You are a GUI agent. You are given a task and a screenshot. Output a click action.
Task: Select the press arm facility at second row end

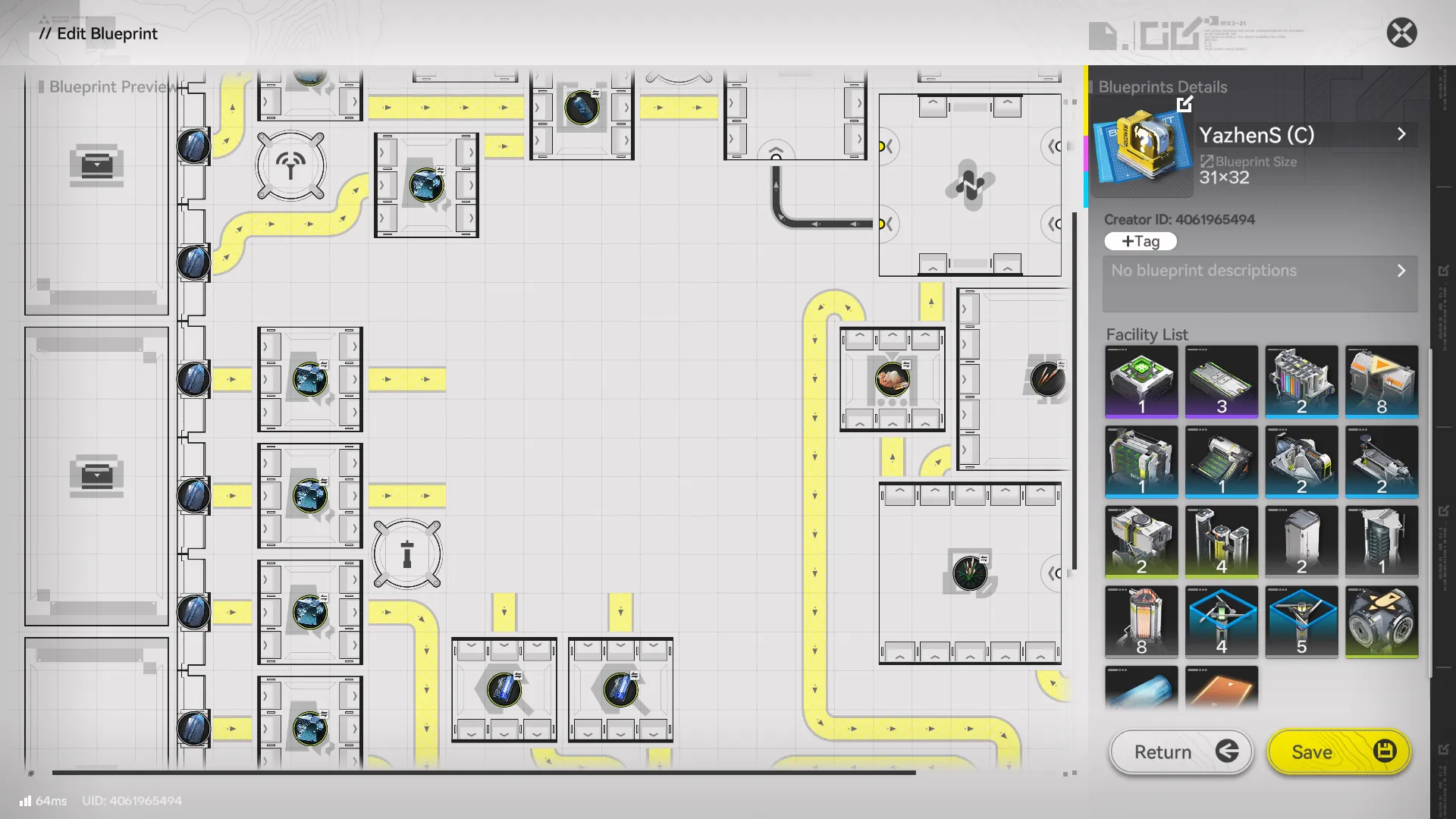(x=1382, y=463)
